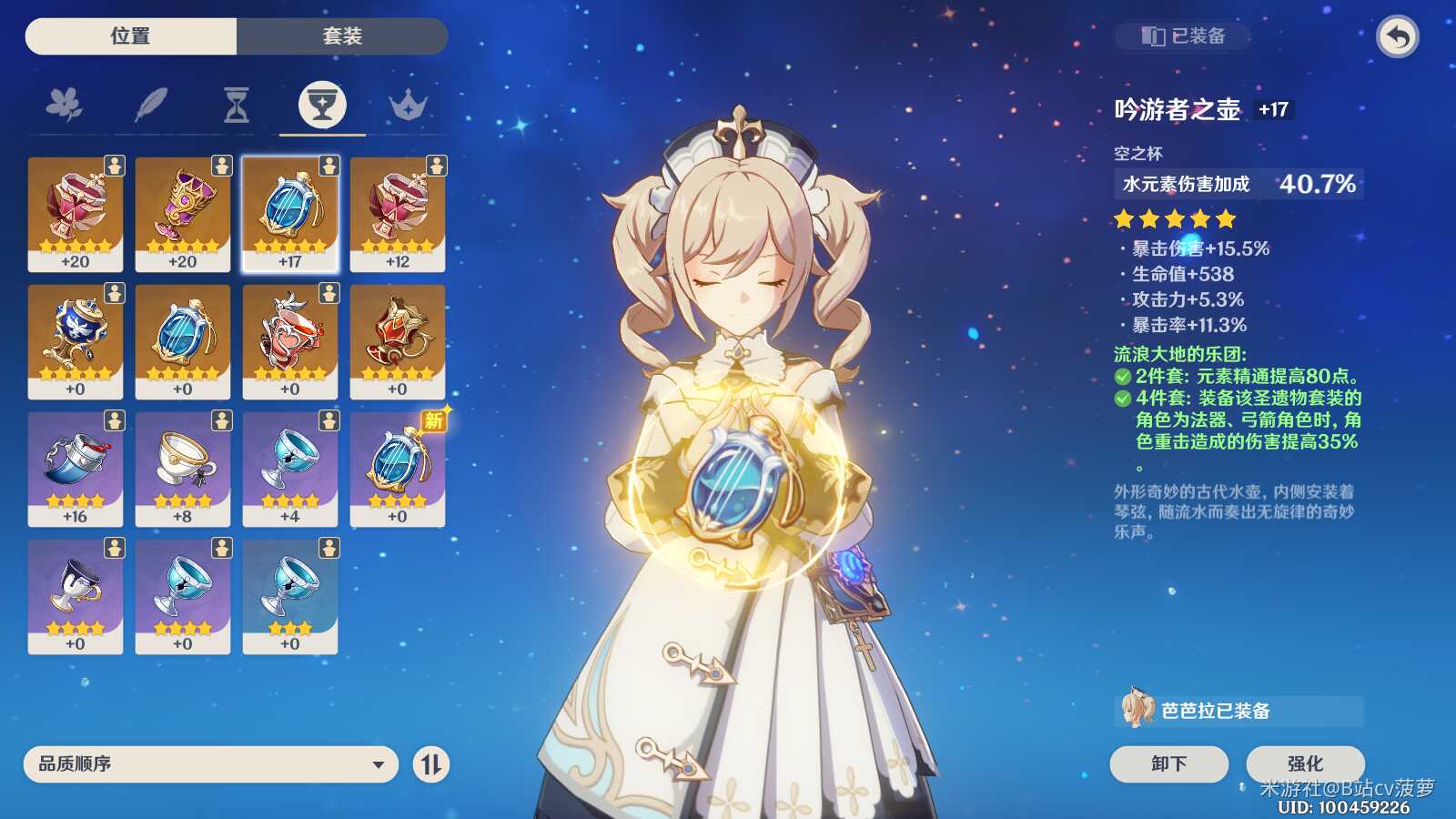Go back with the return arrow
Screen dimensions: 1456x819
tap(1398, 37)
